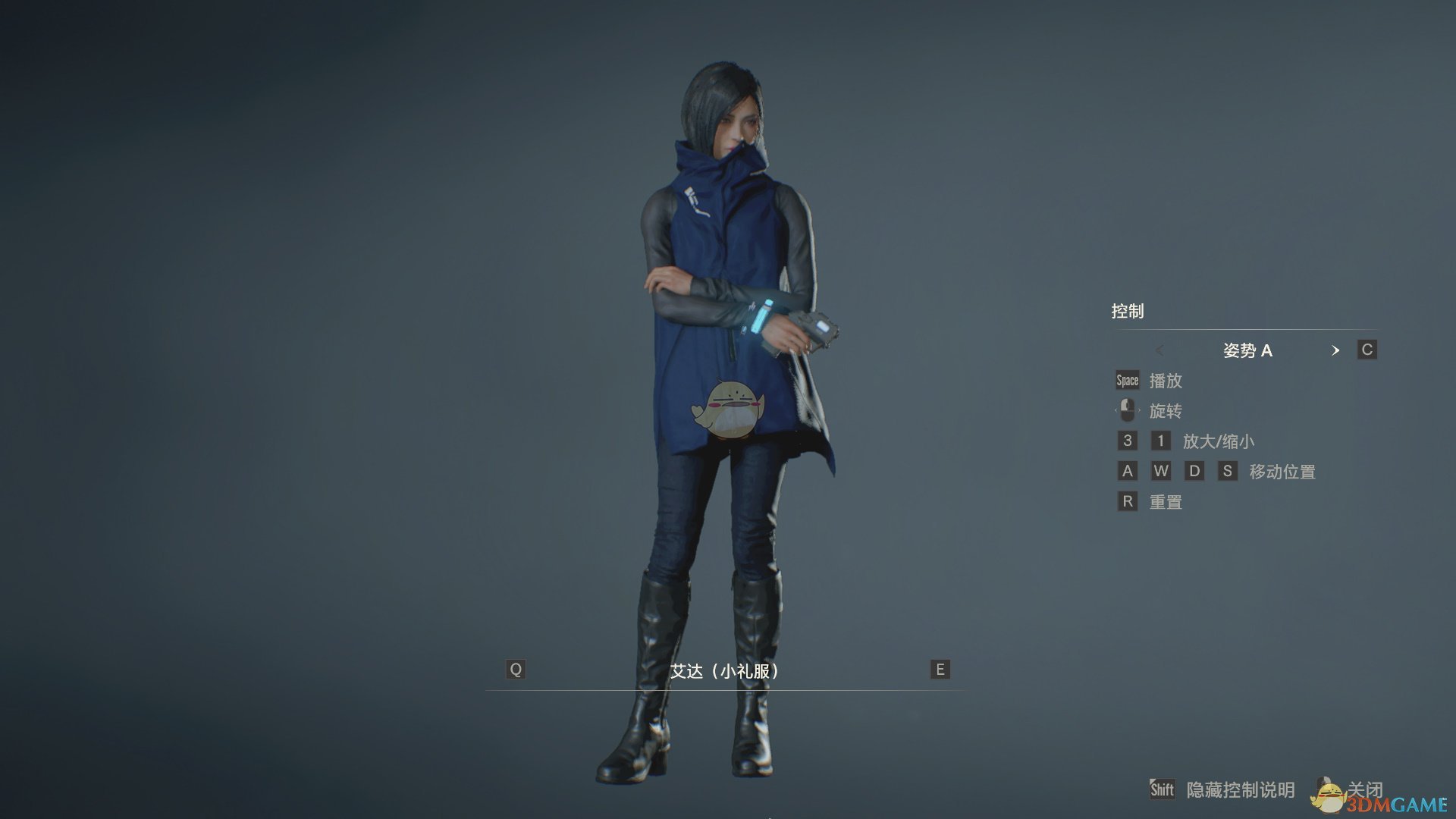Click the 3DMGAME watermark link
The width and height of the screenshot is (1456, 819).
[x=1392, y=802]
